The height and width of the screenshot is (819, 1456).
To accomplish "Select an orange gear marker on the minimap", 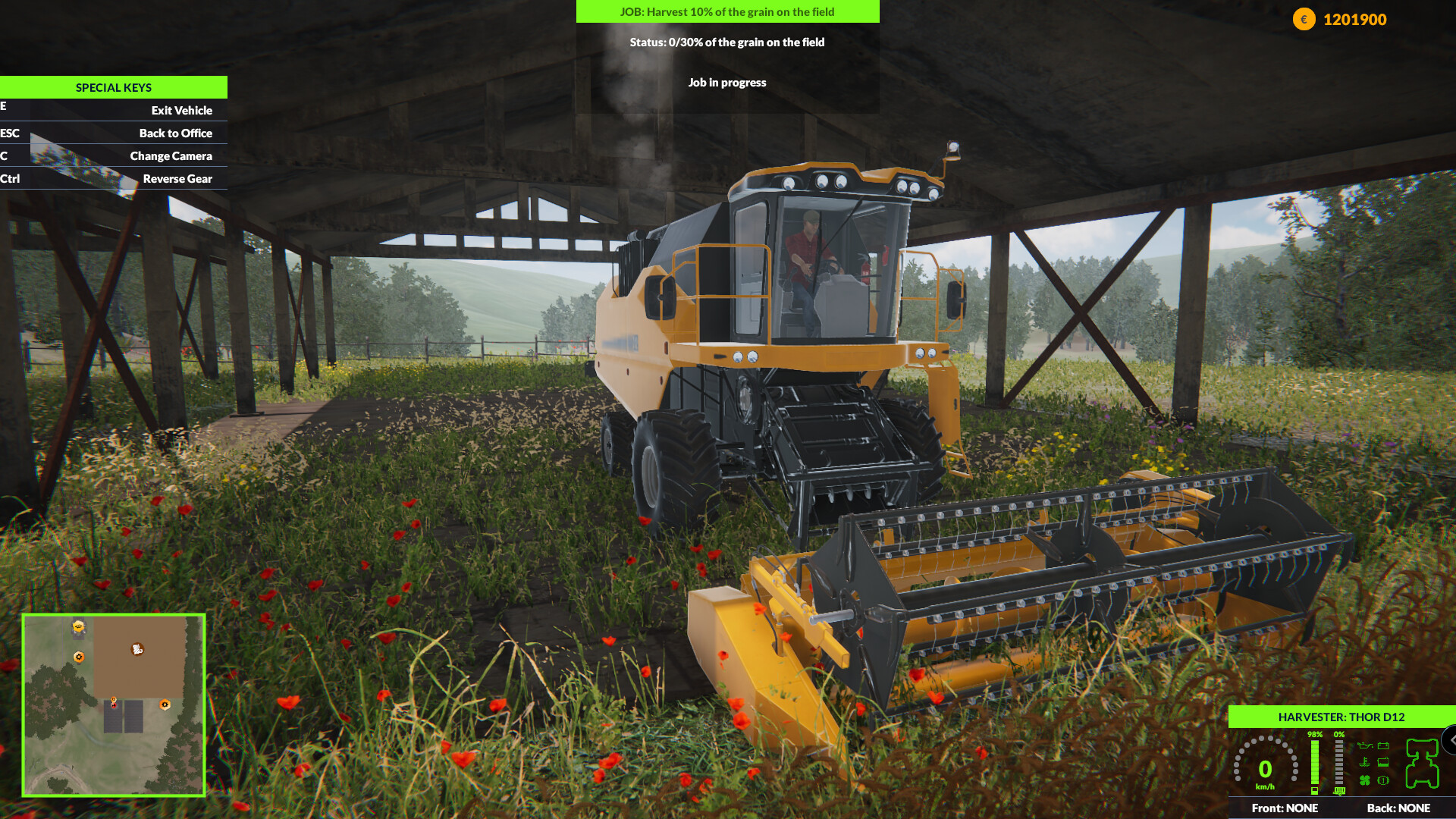I will coord(165,705).
